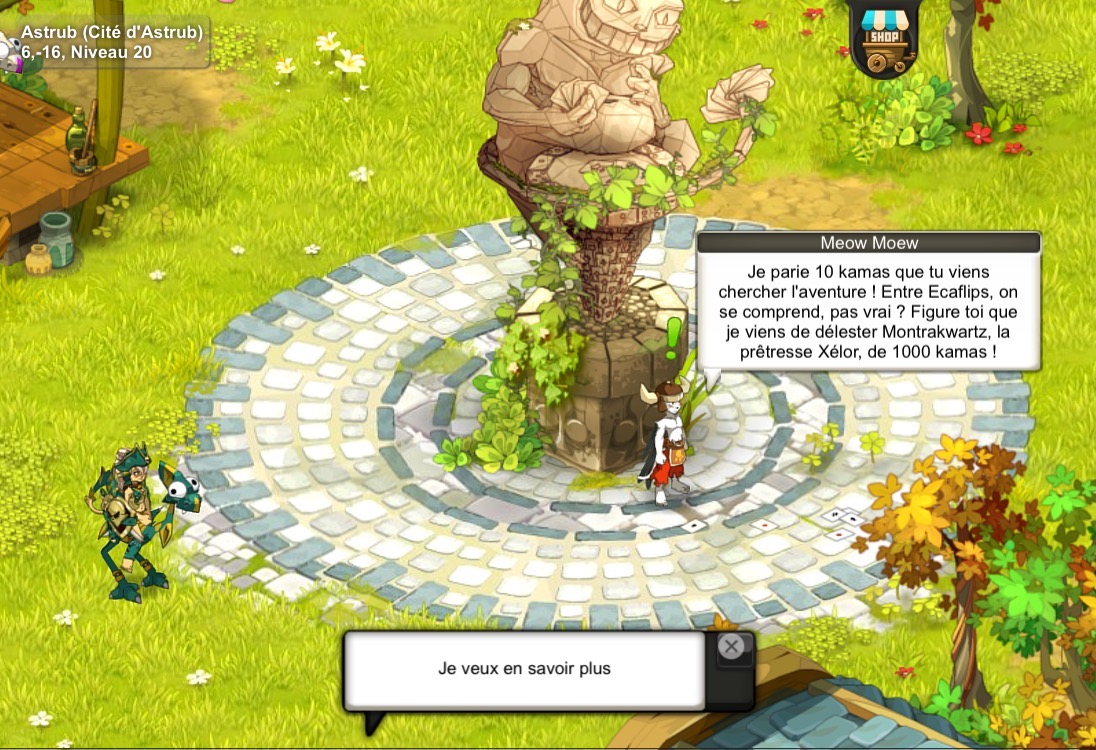Choose the "Je veux en savoir plus" reply
This screenshot has height=750, width=1096.
click(x=524, y=669)
